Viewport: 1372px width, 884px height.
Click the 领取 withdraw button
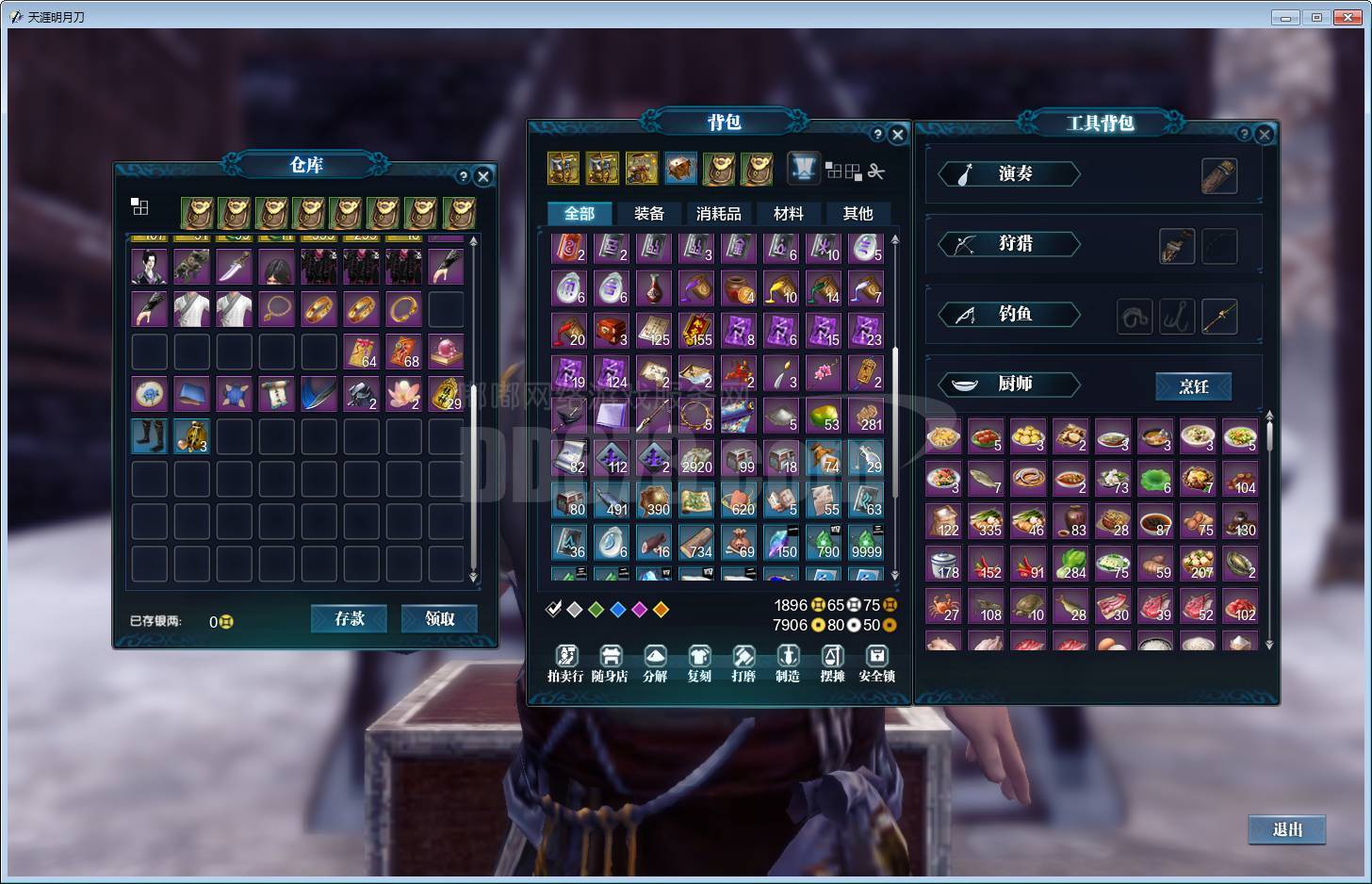[x=439, y=619]
